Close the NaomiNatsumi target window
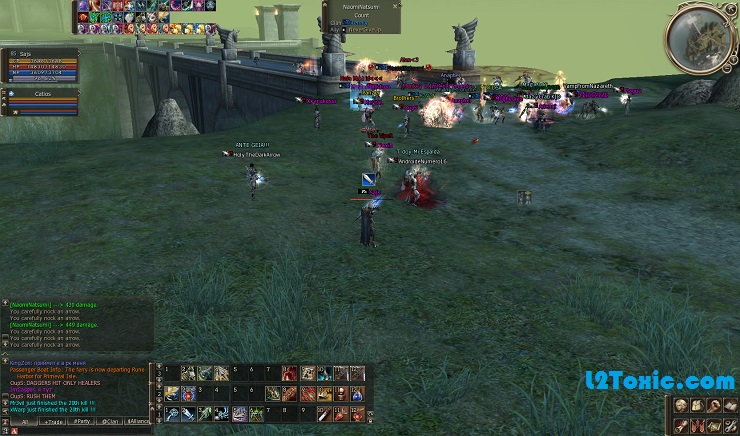 pos(397,5)
